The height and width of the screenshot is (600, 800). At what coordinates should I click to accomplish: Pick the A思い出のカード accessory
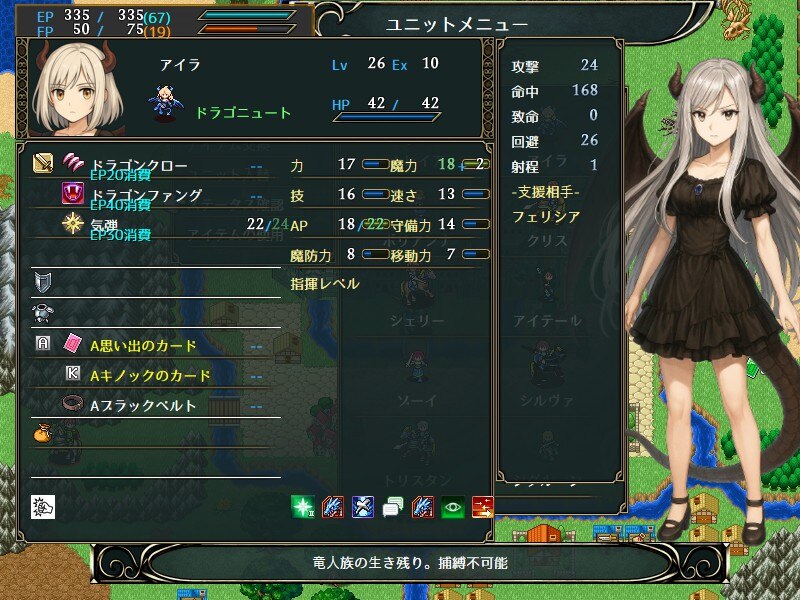point(143,345)
